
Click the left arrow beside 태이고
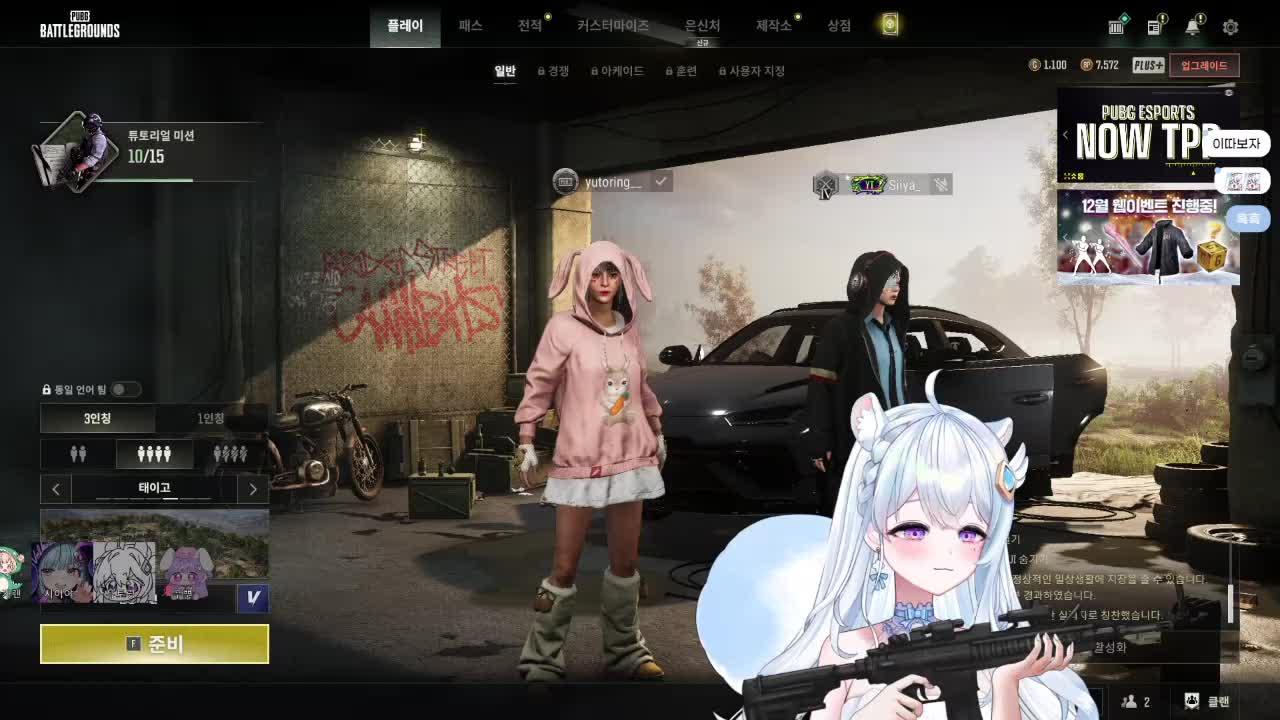56,489
